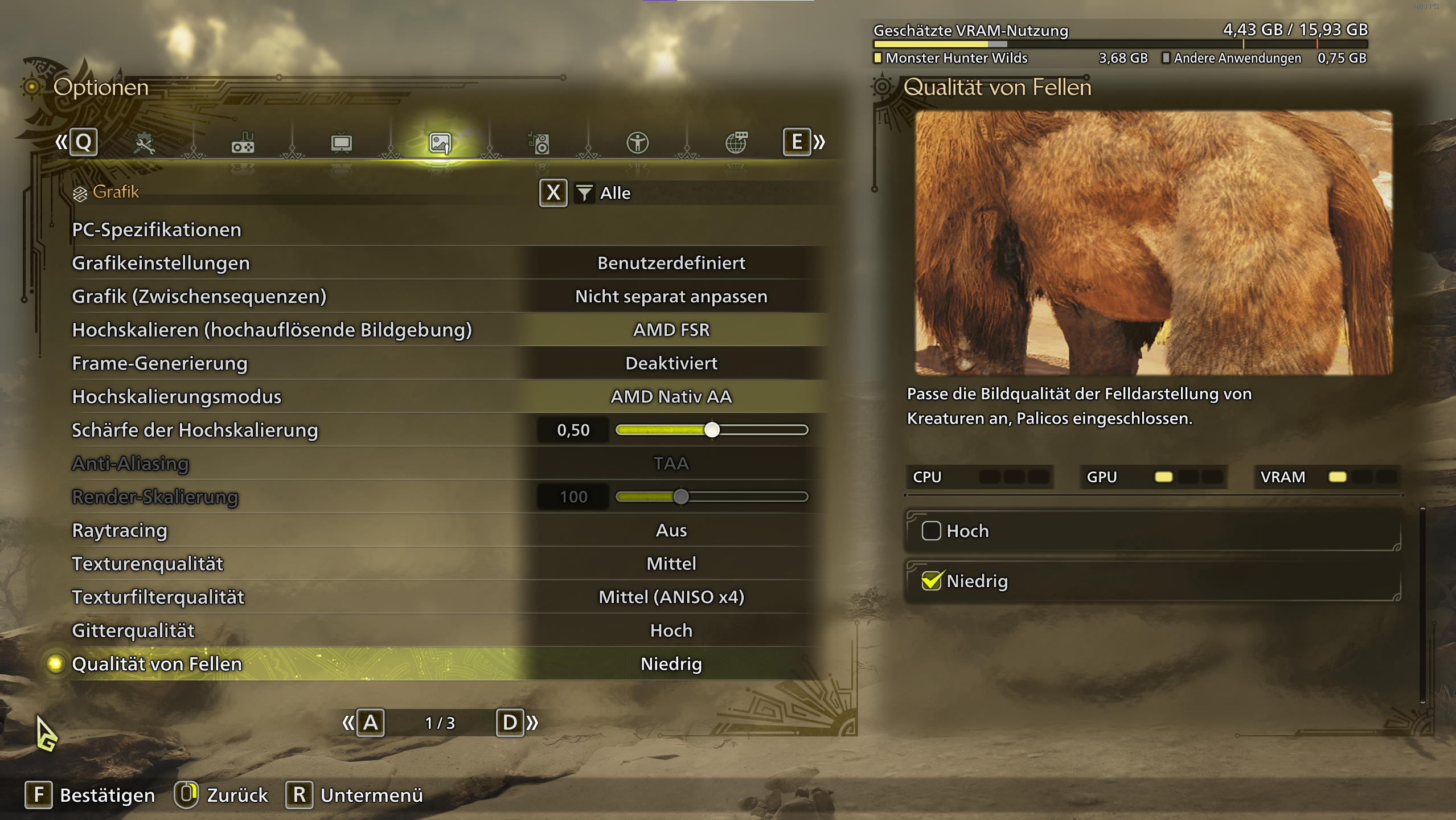
Task: Select the graphics settings picture icon
Action: (440, 142)
